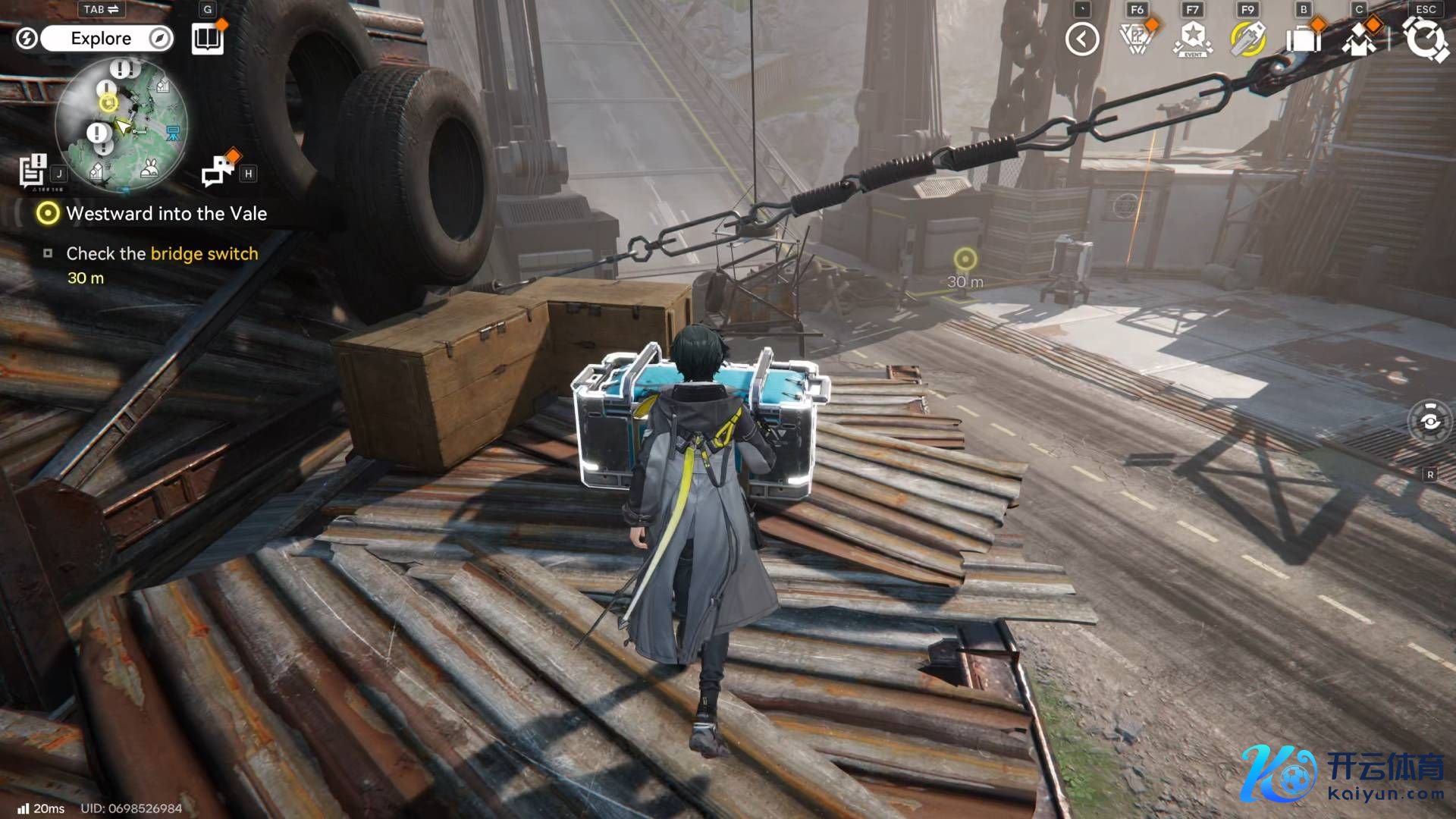The height and width of the screenshot is (819, 1456).
Task: Open the backpack inventory icon
Action: pos(1303,39)
